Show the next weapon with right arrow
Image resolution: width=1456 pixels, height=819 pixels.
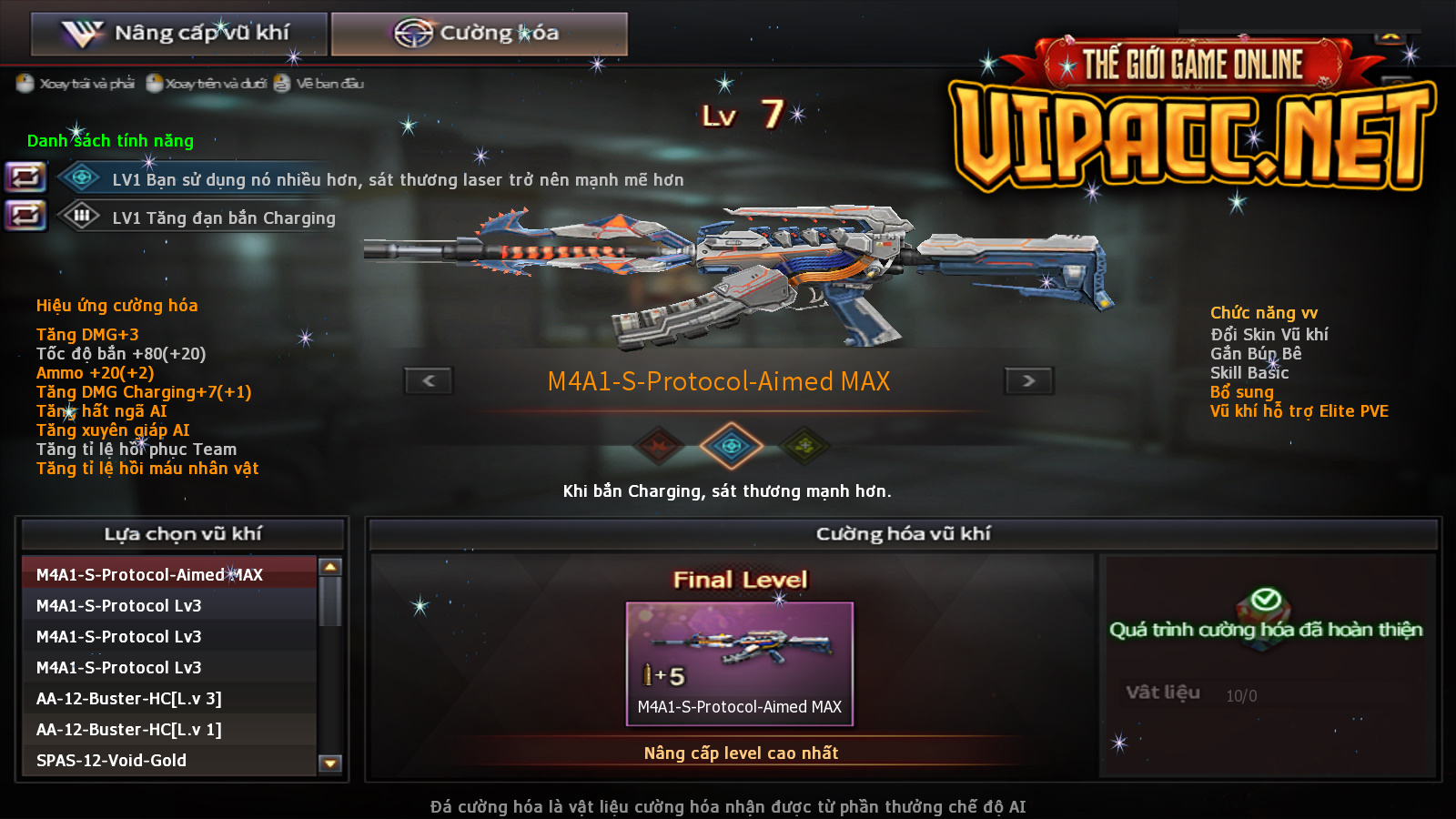(1028, 380)
